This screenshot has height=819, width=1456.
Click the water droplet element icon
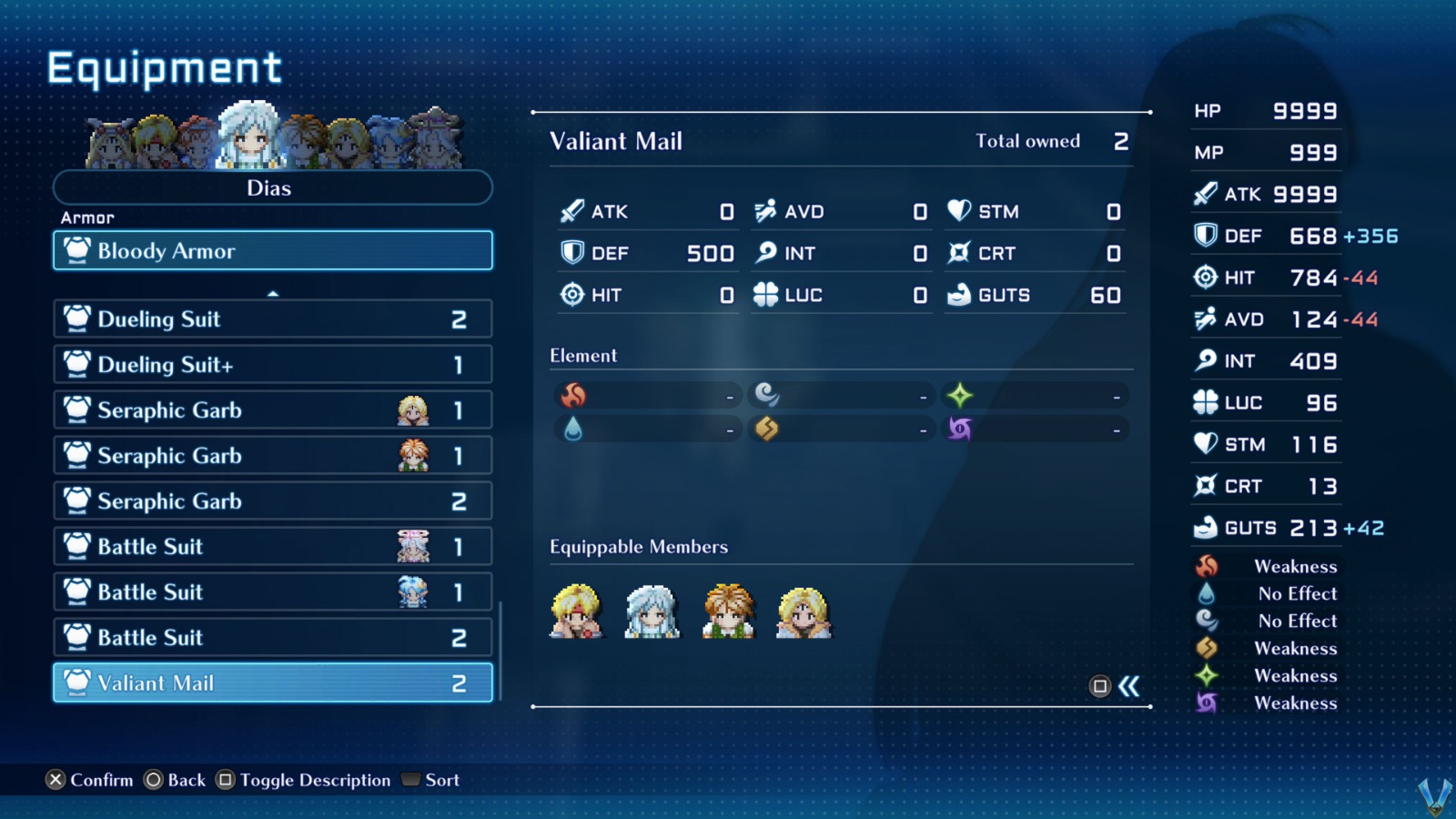pyautogui.click(x=573, y=428)
